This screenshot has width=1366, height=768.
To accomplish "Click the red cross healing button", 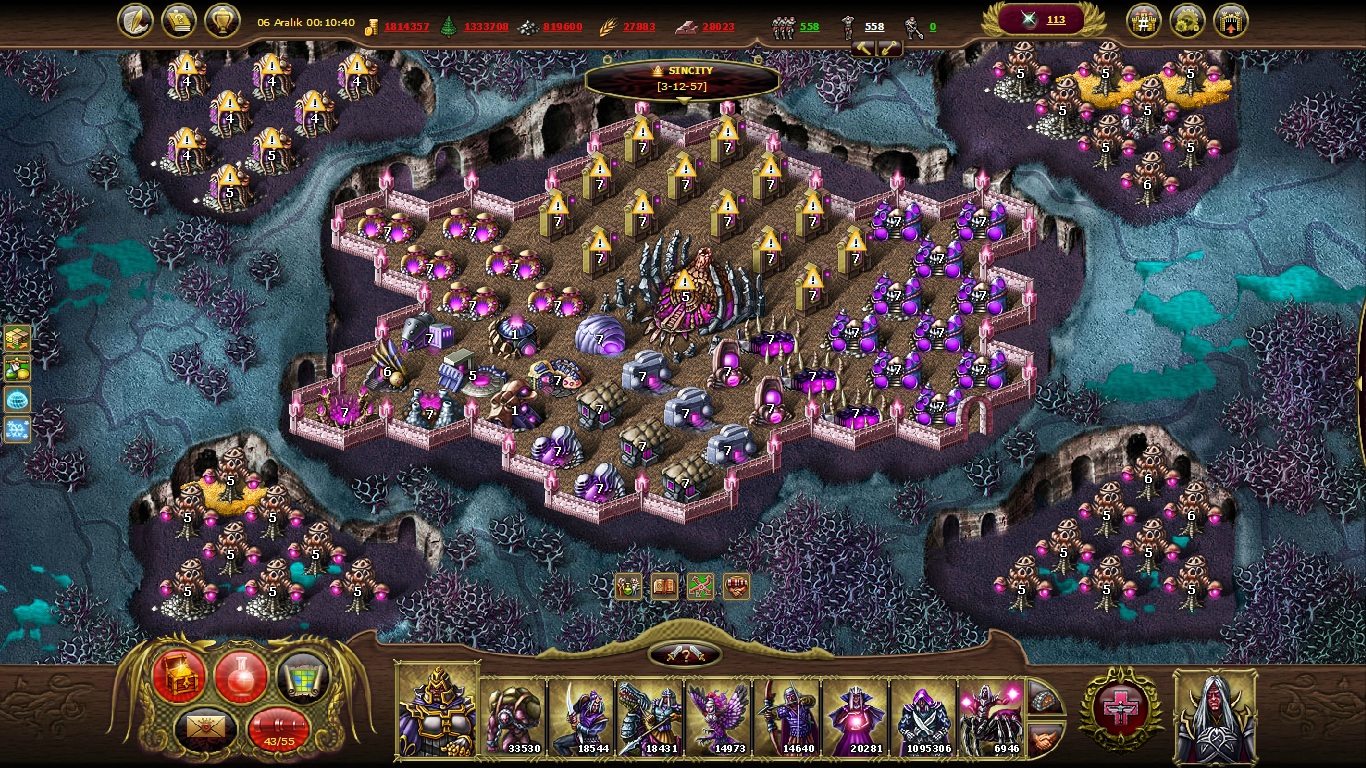I will click(1120, 709).
